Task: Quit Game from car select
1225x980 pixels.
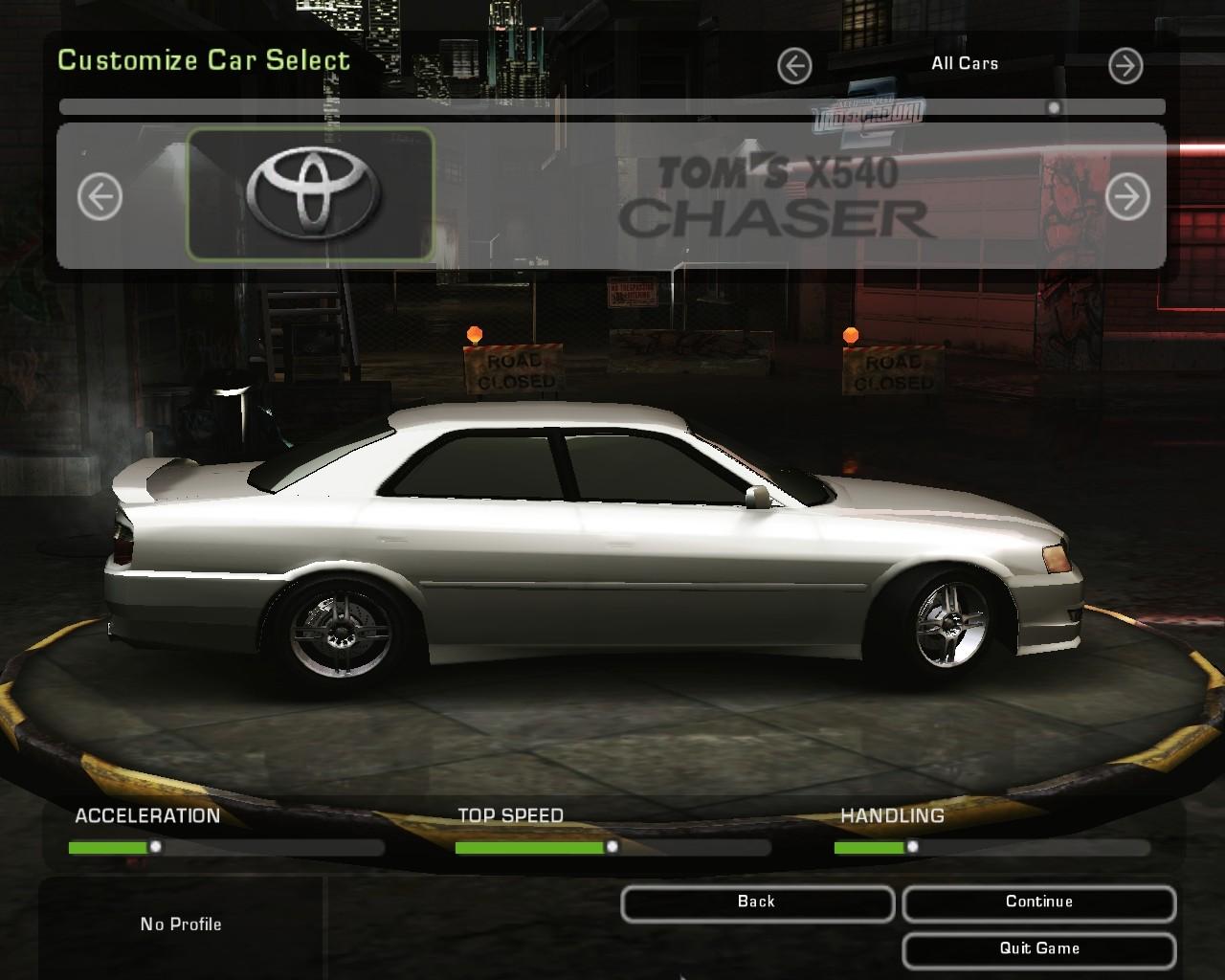Action: coord(1038,949)
